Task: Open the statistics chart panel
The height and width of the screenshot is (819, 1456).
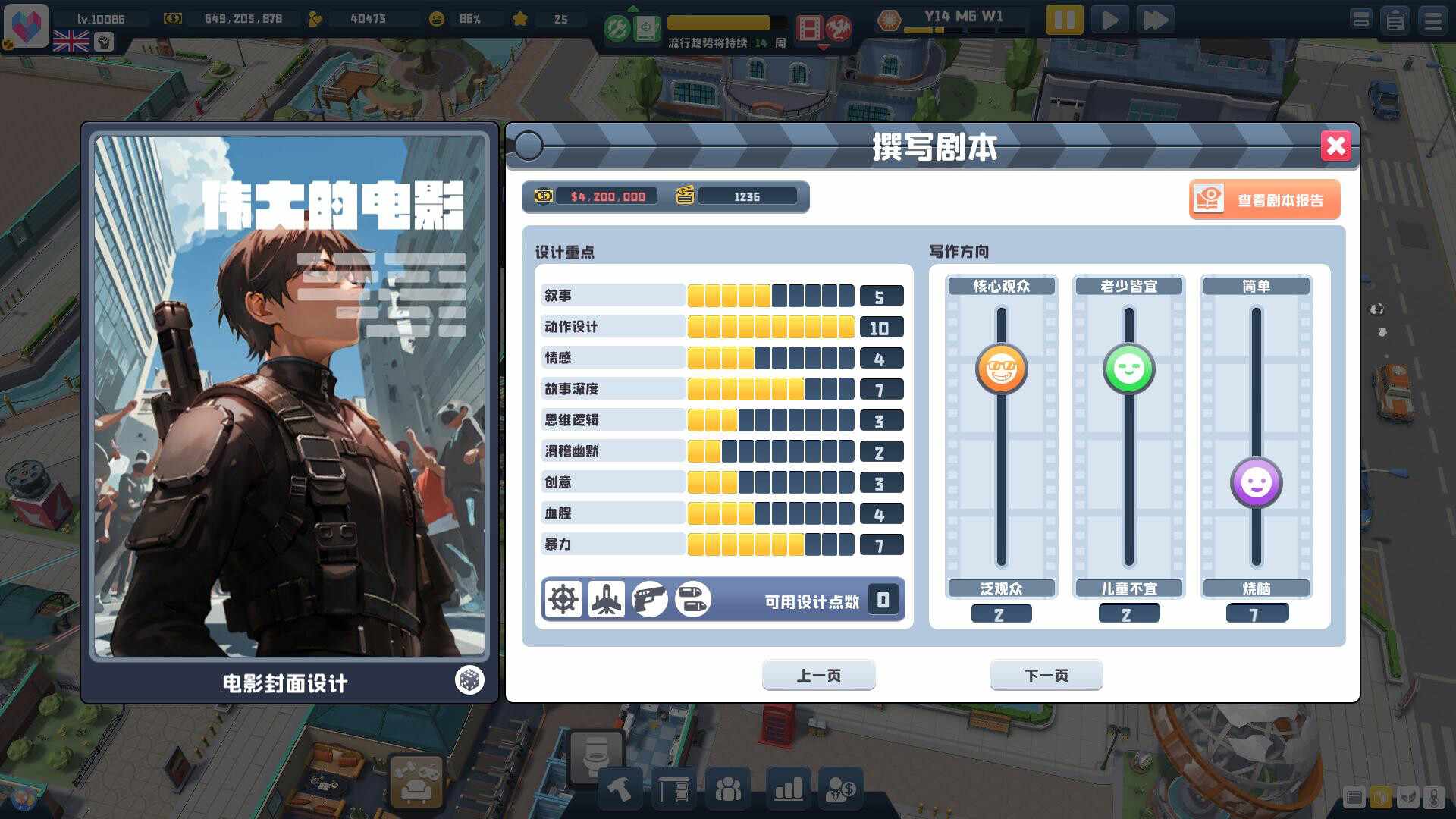Action: (787, 789)
